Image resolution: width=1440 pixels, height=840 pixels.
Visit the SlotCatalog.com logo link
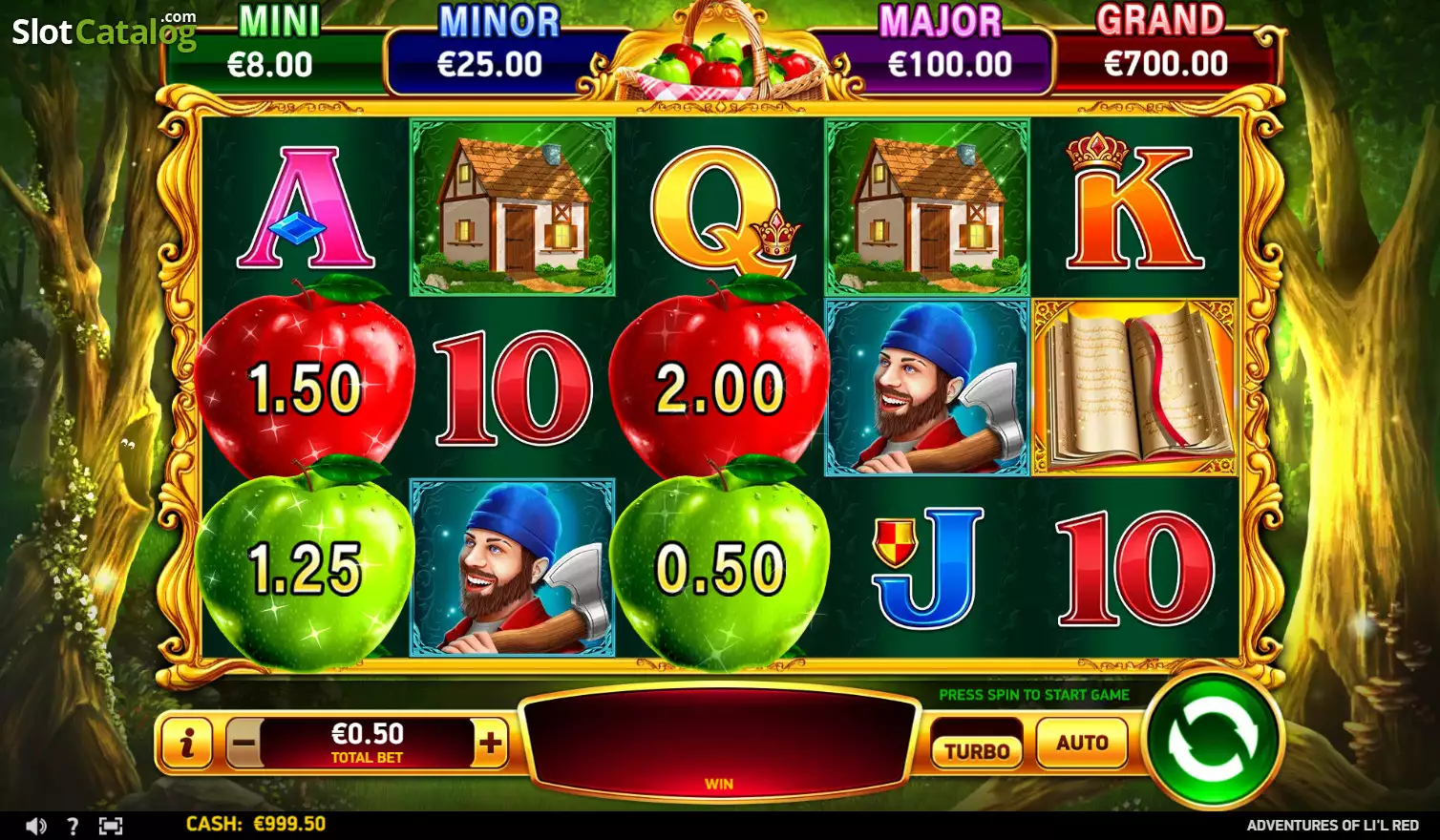[x=103, y=31]
